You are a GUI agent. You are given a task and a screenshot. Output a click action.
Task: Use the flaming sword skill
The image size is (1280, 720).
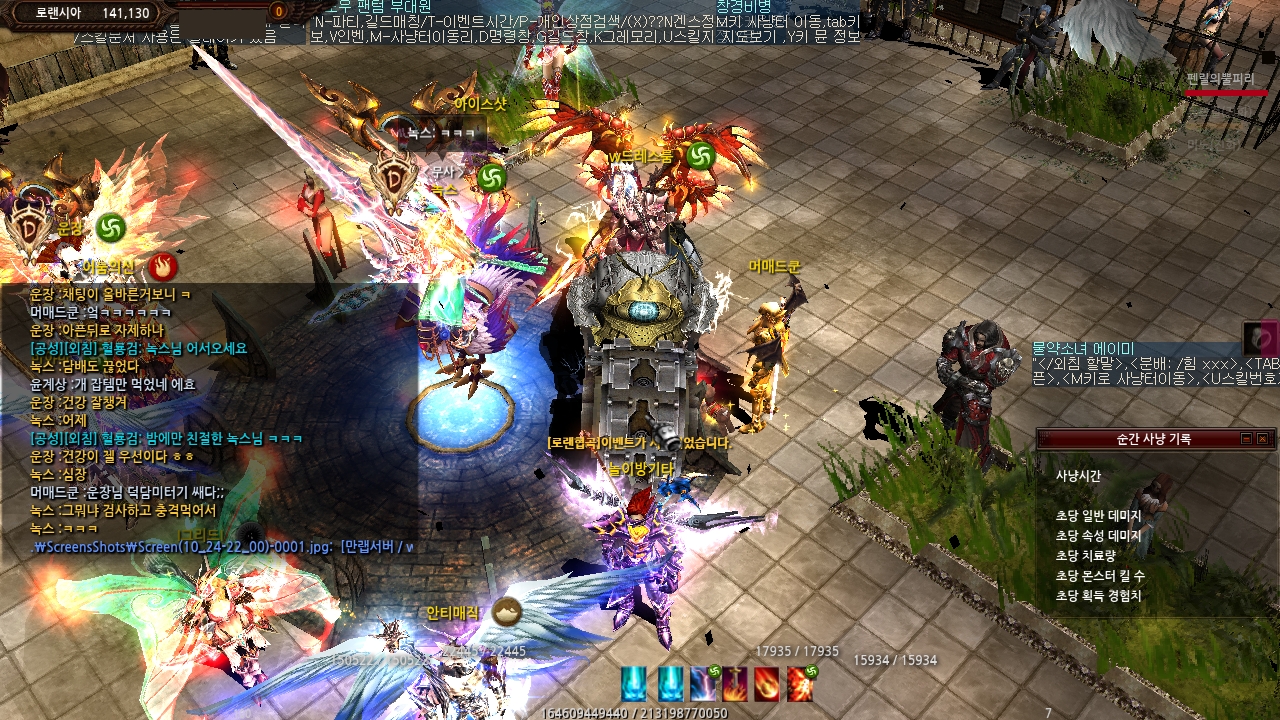[x=735, y=684]
